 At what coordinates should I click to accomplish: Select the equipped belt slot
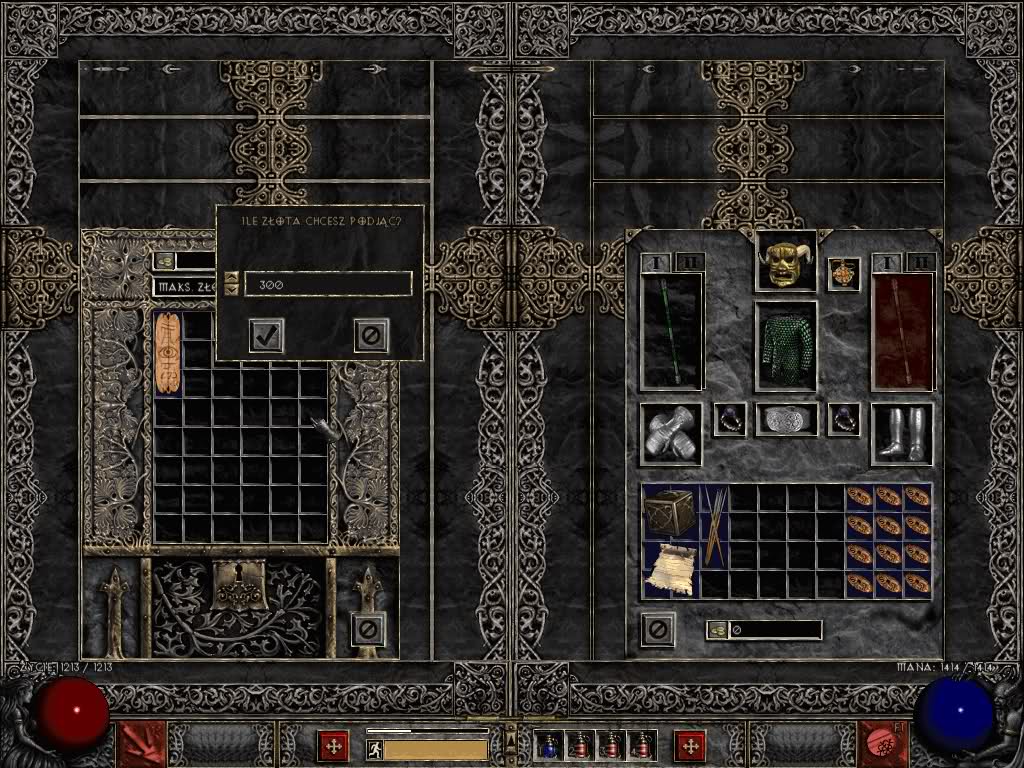coord(786,419)
